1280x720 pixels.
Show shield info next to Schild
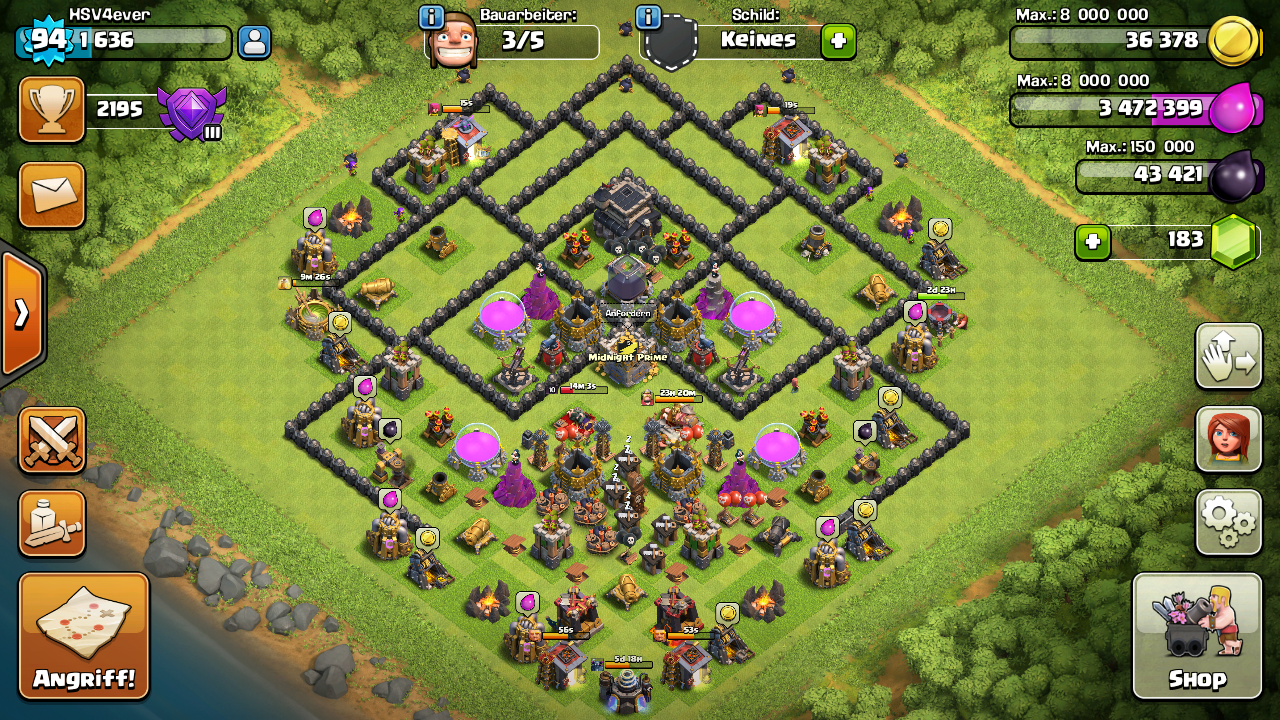[x=648, y=17]
